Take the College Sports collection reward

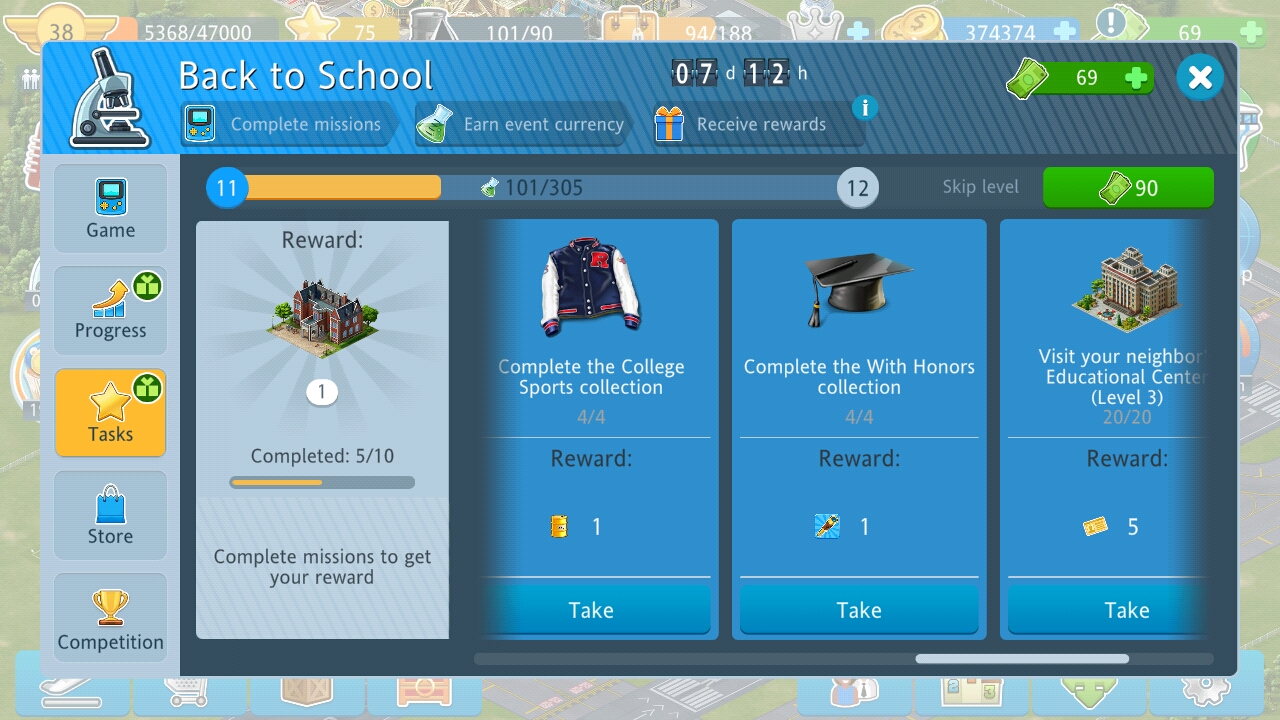coord(591,610)
